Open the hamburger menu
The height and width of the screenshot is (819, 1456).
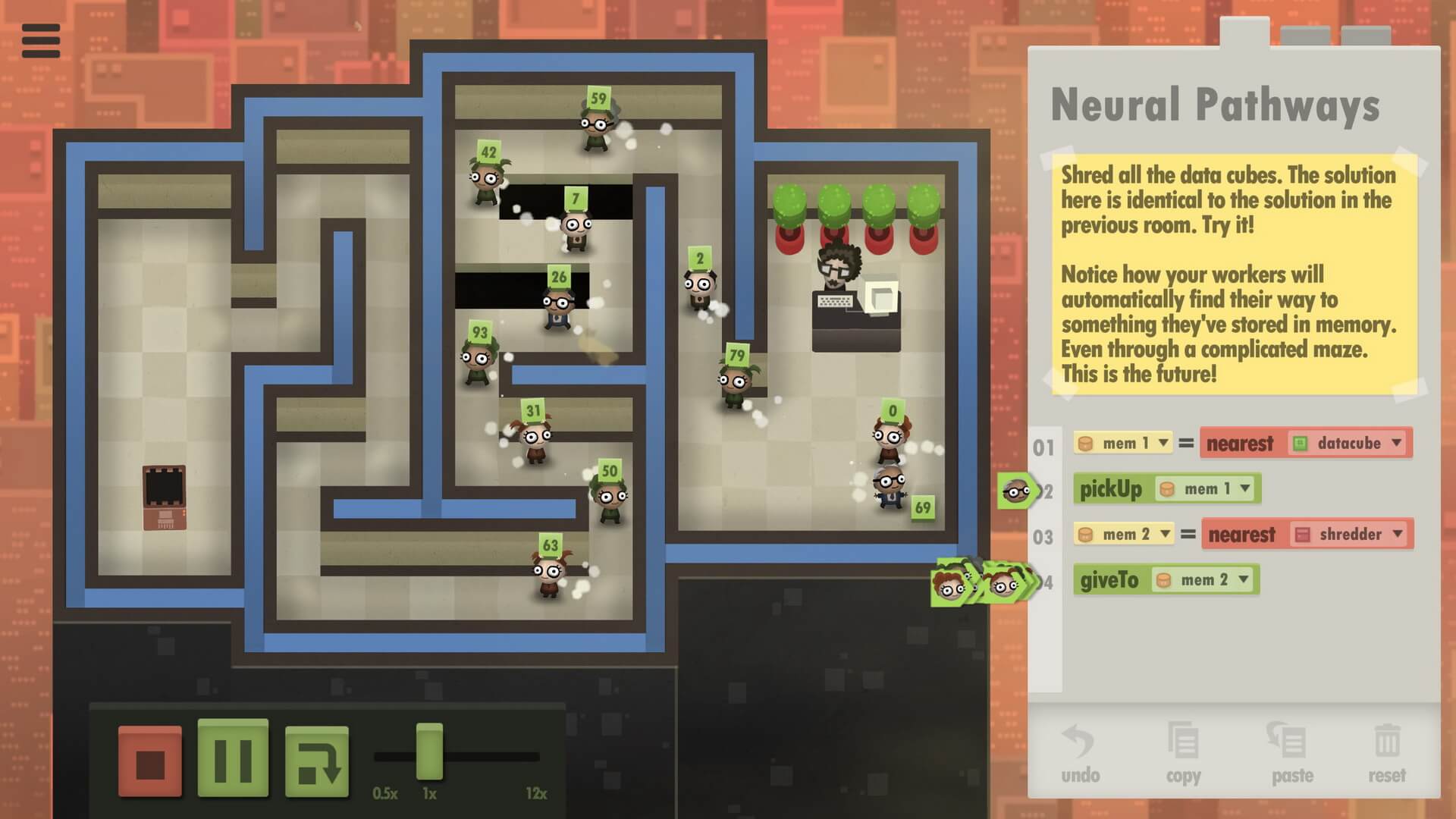[x=41, y=40]
